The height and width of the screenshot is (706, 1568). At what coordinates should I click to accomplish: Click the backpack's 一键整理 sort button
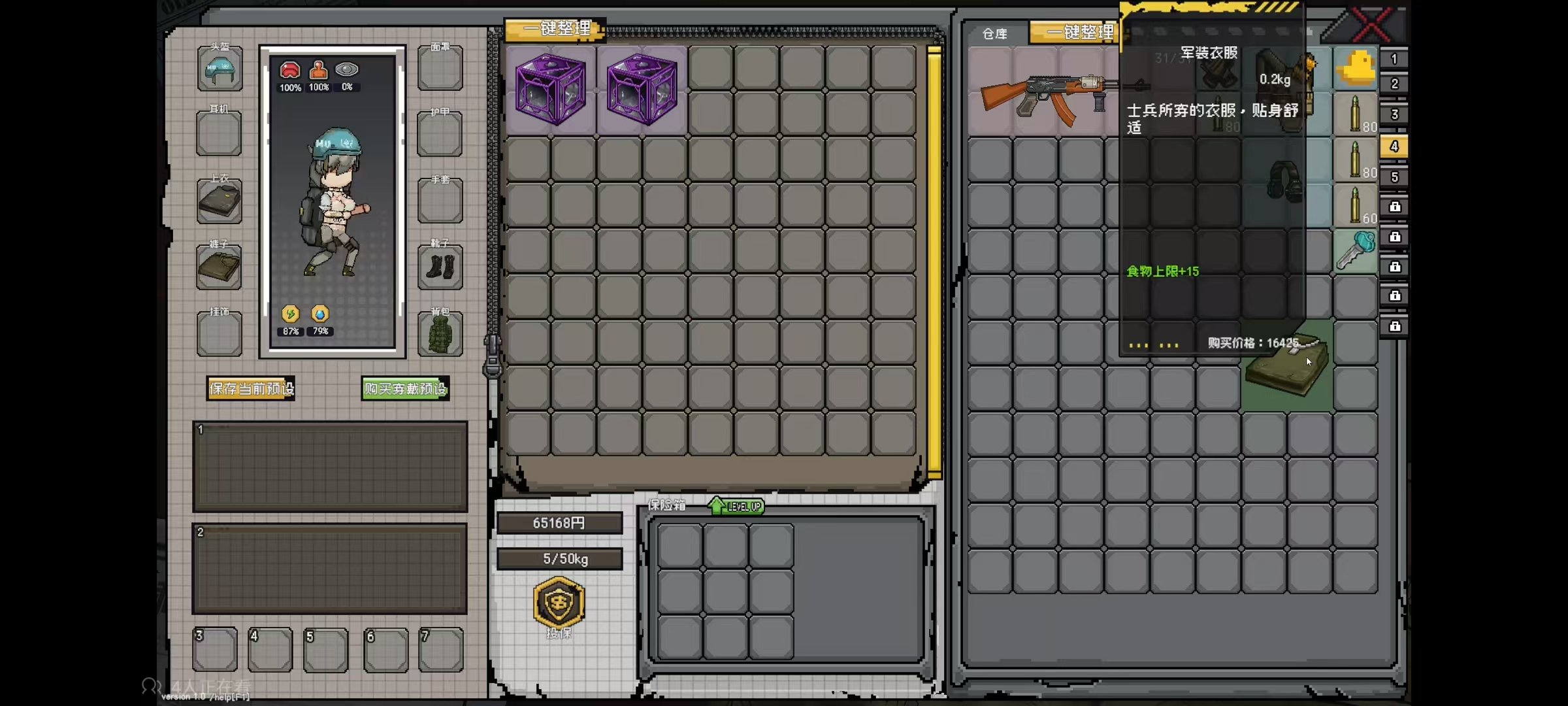pyautogui.click(x=556, y=29)
